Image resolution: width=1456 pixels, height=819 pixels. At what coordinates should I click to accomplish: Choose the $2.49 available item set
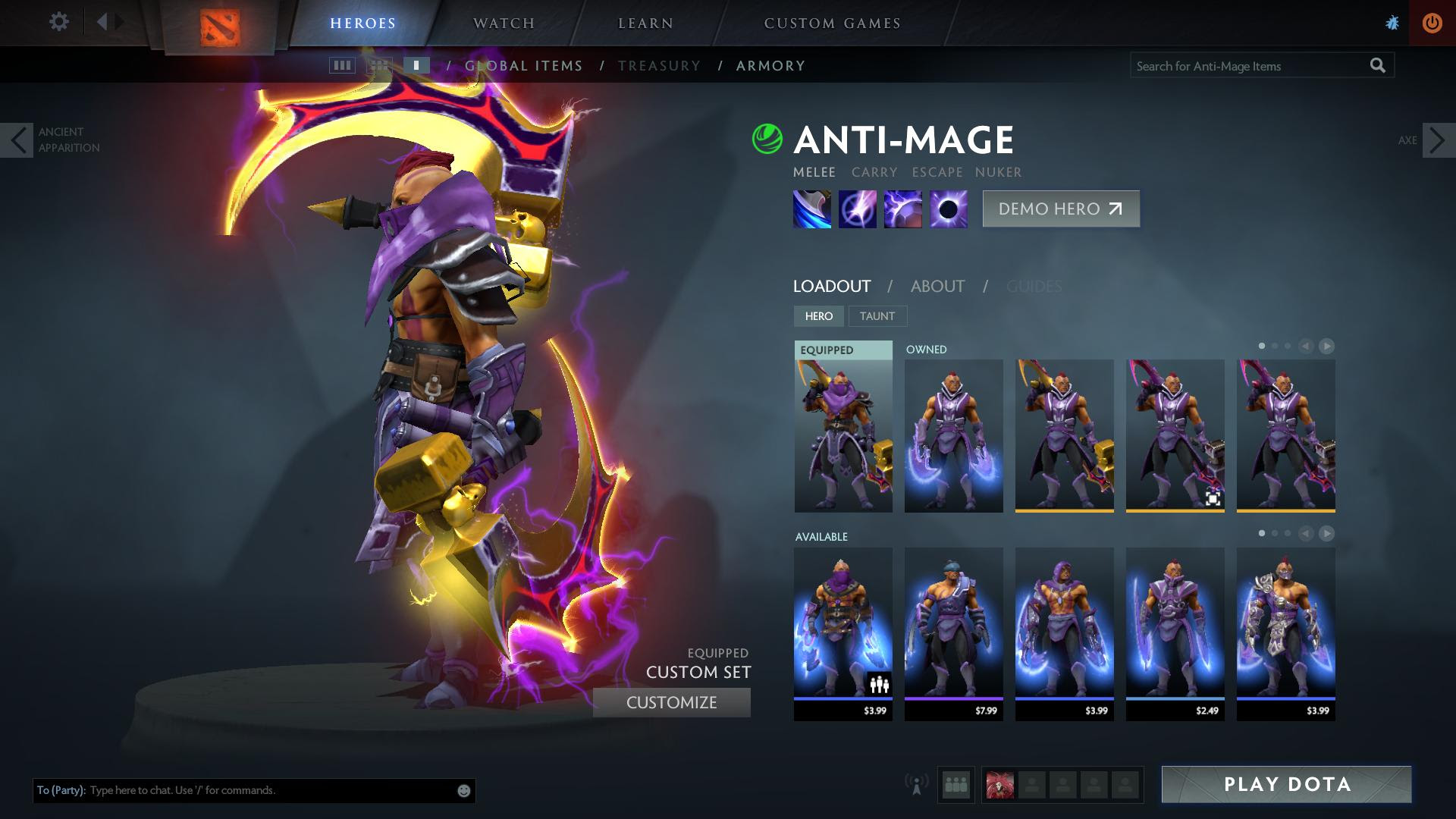(1175, 633)
